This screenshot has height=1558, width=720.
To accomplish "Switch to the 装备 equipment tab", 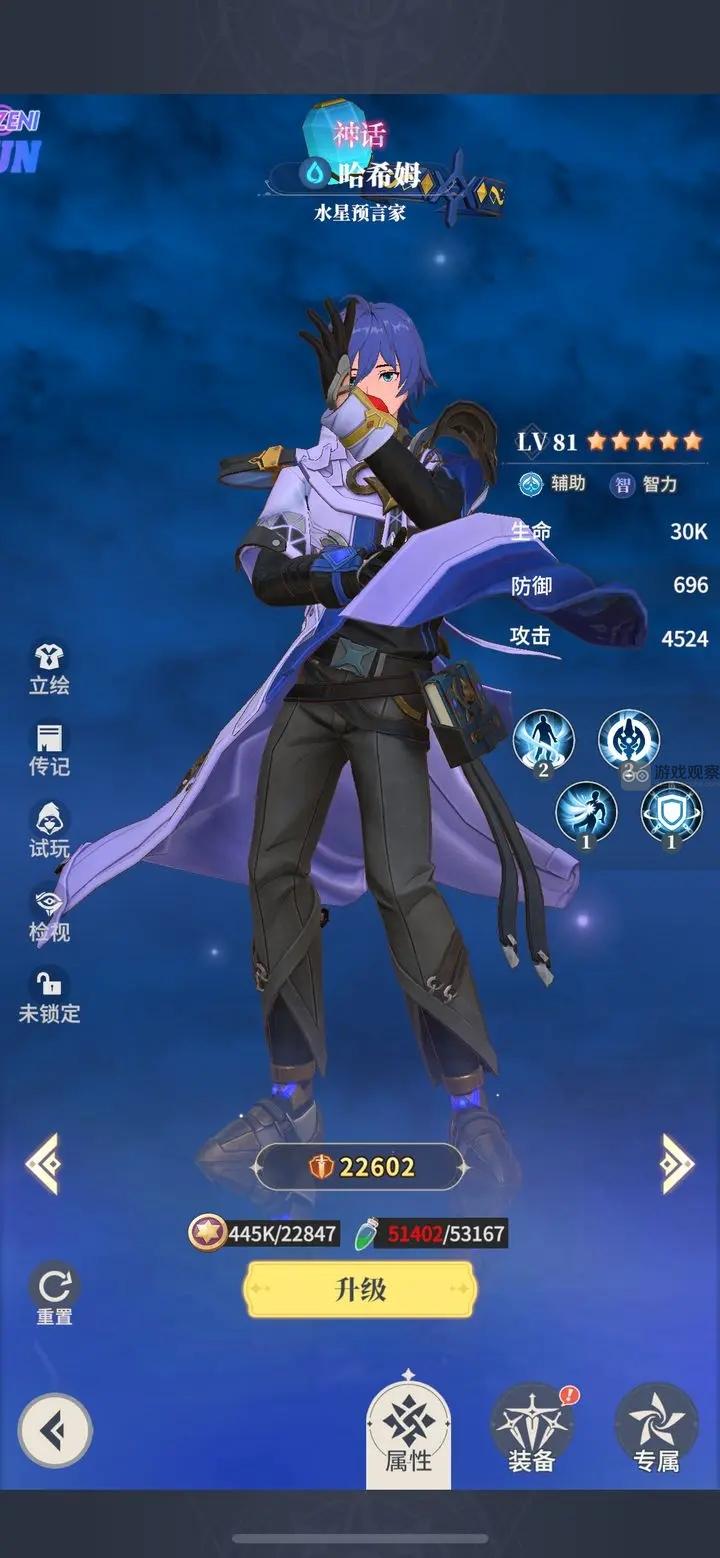I will (x=531, y=1432).
